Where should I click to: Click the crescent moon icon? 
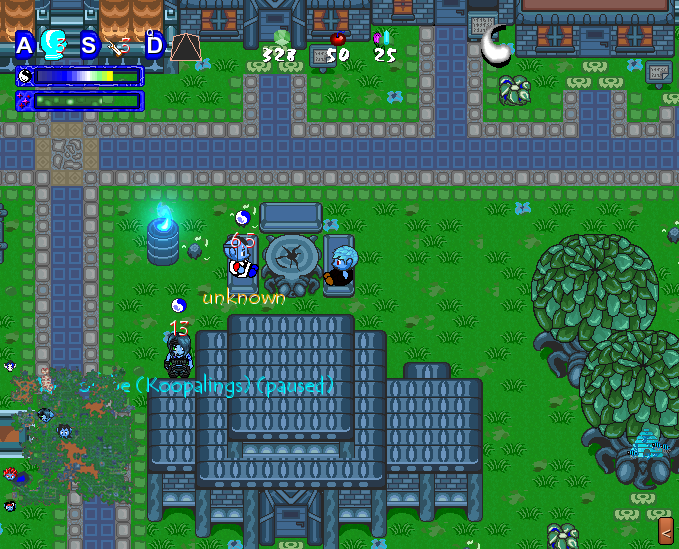coord(495,44)
